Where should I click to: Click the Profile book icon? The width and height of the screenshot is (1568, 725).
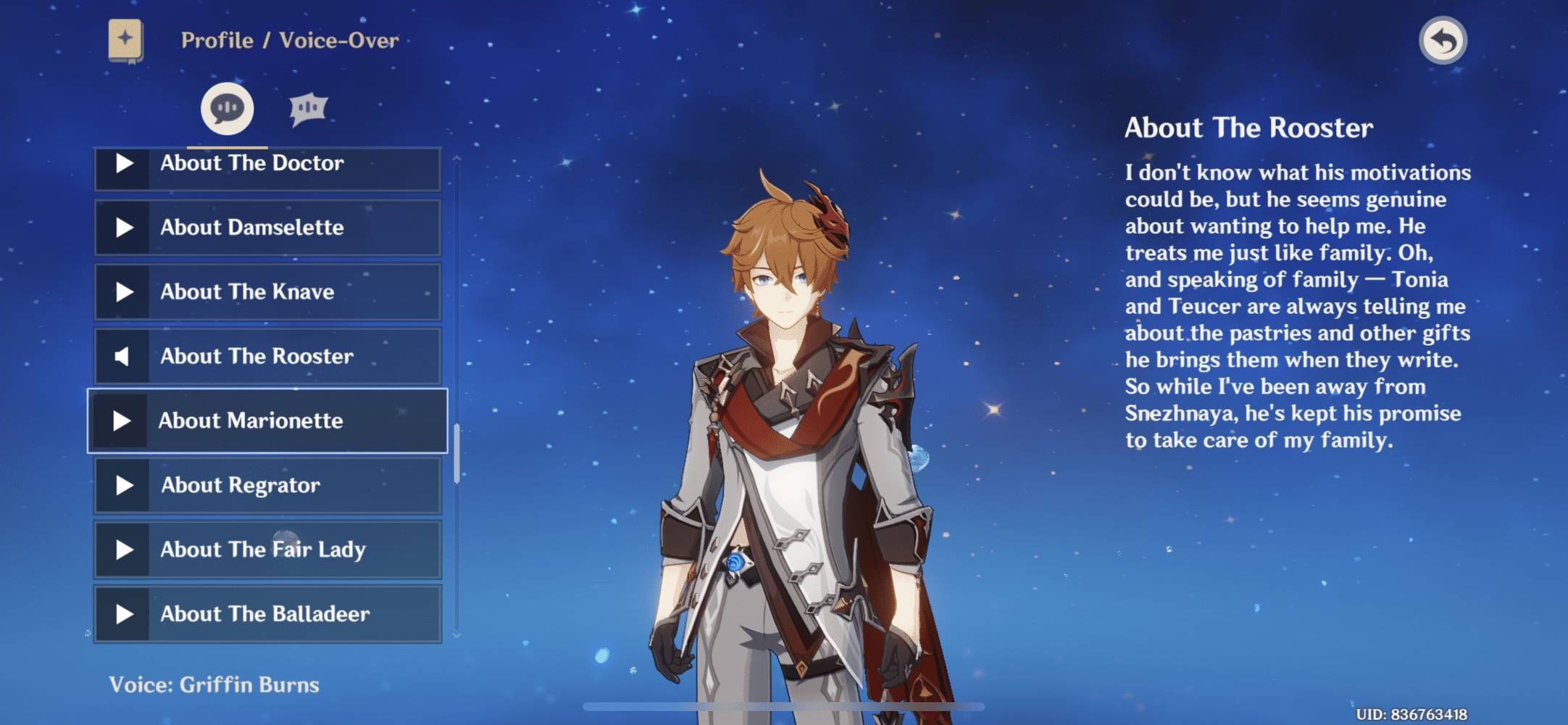pyautogui.click(x=125, y=40)
